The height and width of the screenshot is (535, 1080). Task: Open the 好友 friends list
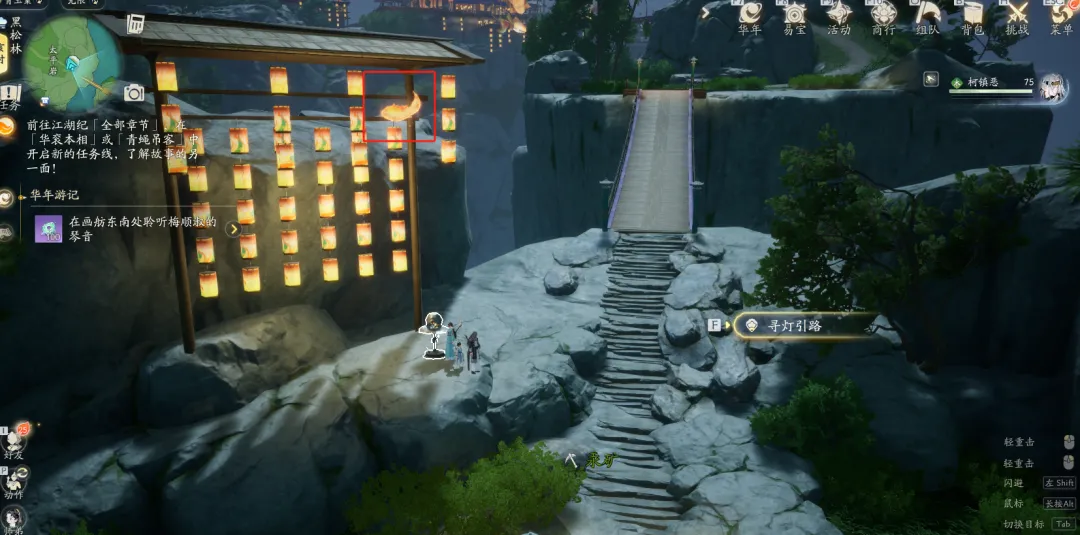coord(14,438)
